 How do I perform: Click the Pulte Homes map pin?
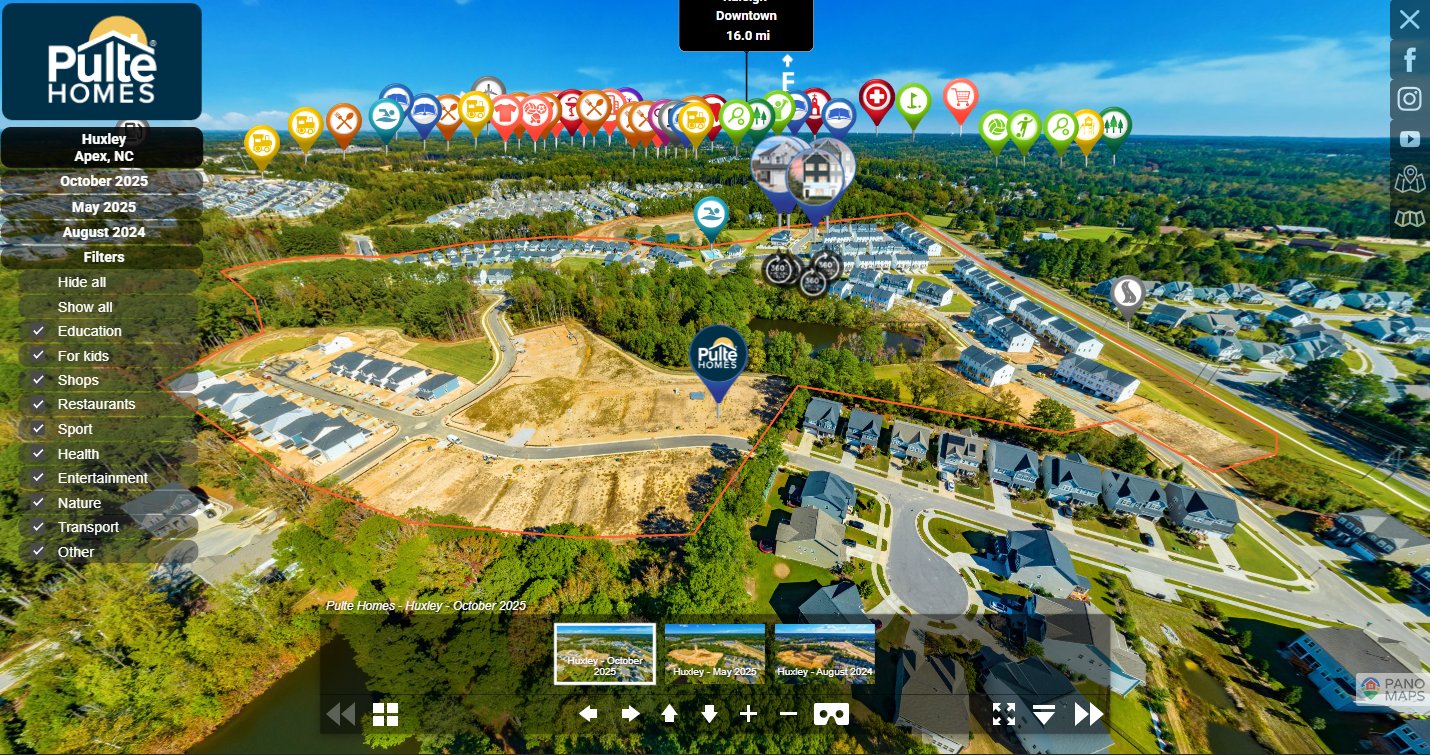click(718, 358)
